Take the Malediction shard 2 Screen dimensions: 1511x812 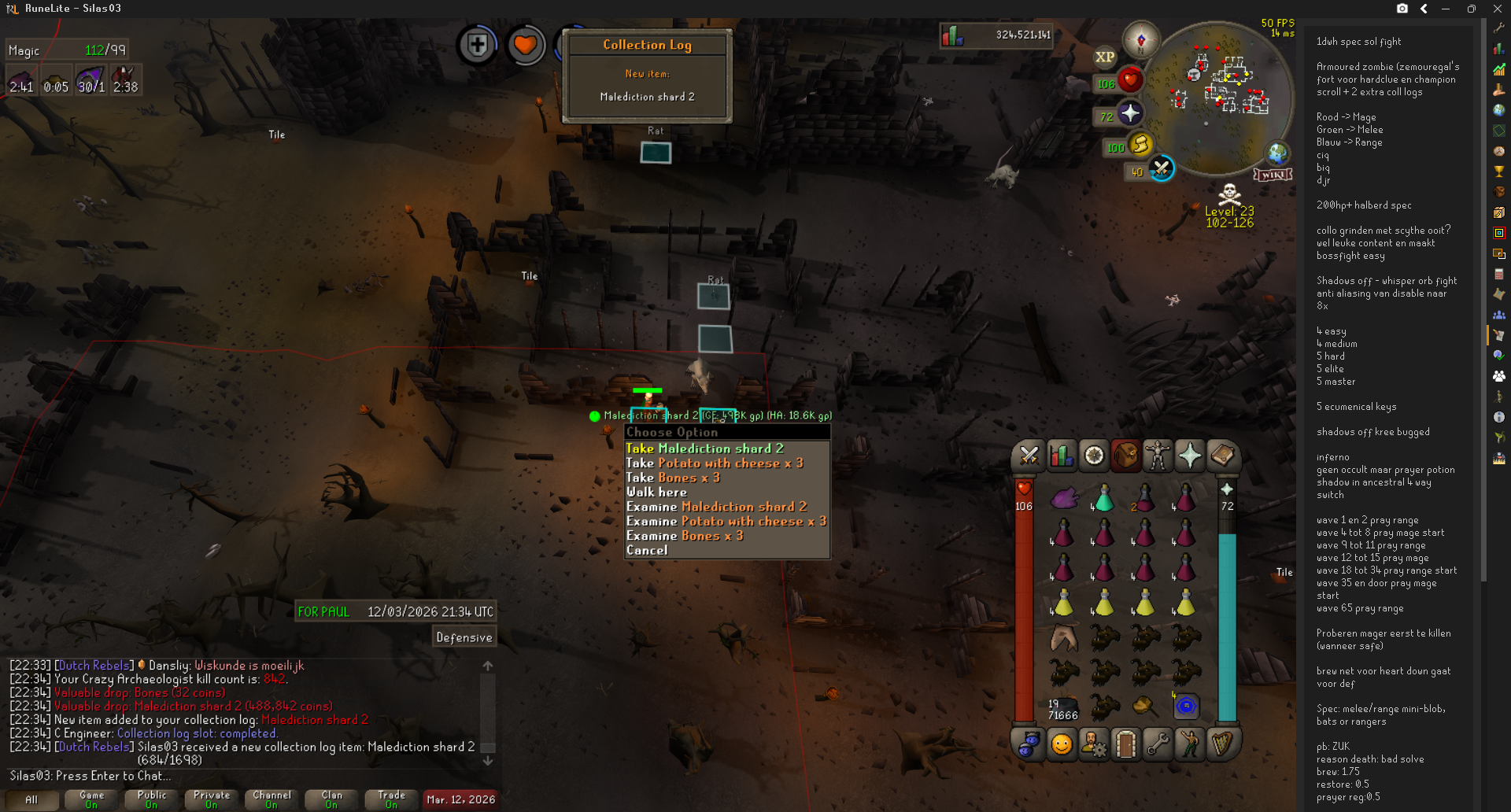[x=704, y=448]
